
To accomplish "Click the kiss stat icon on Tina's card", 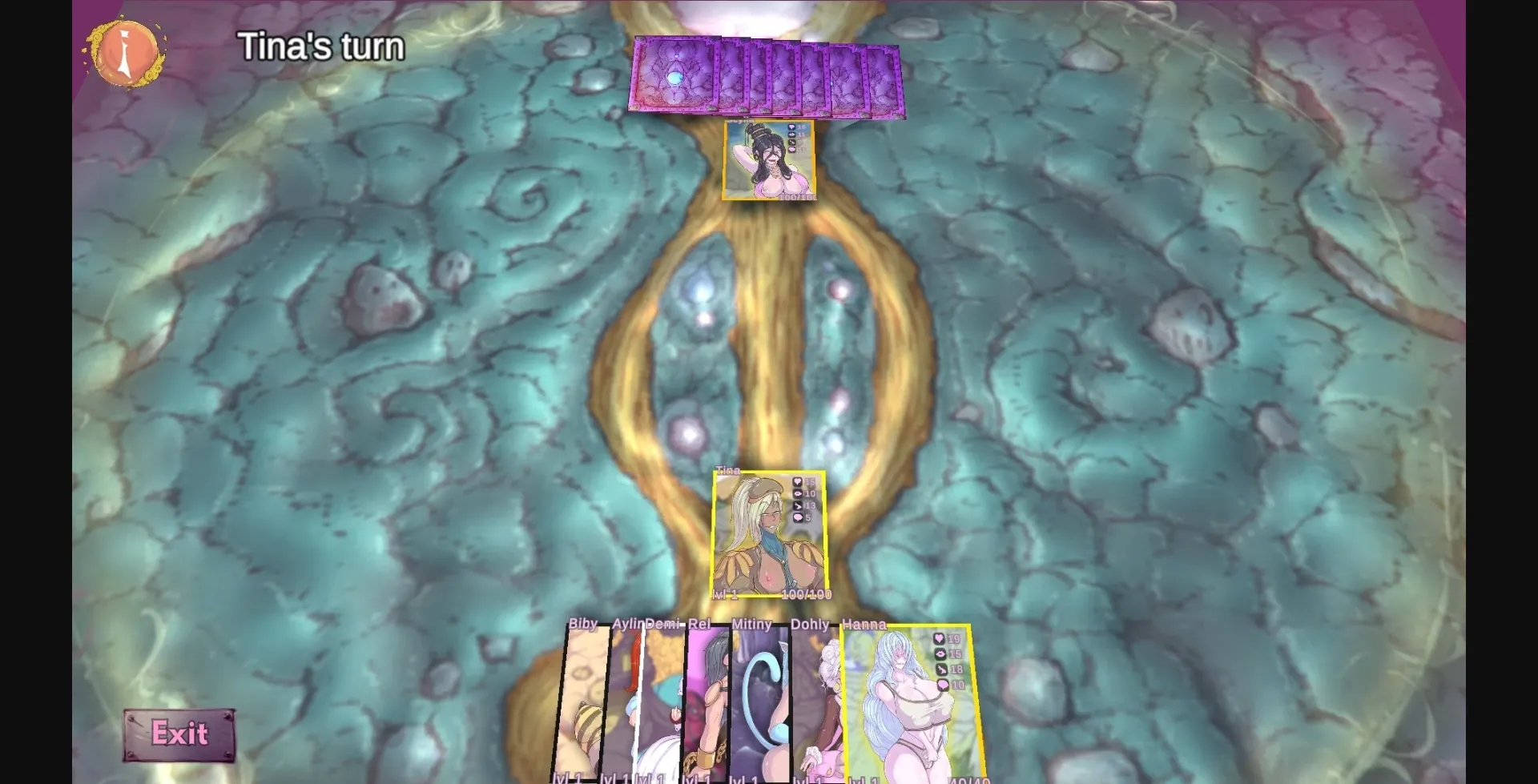I will [797, 494].
